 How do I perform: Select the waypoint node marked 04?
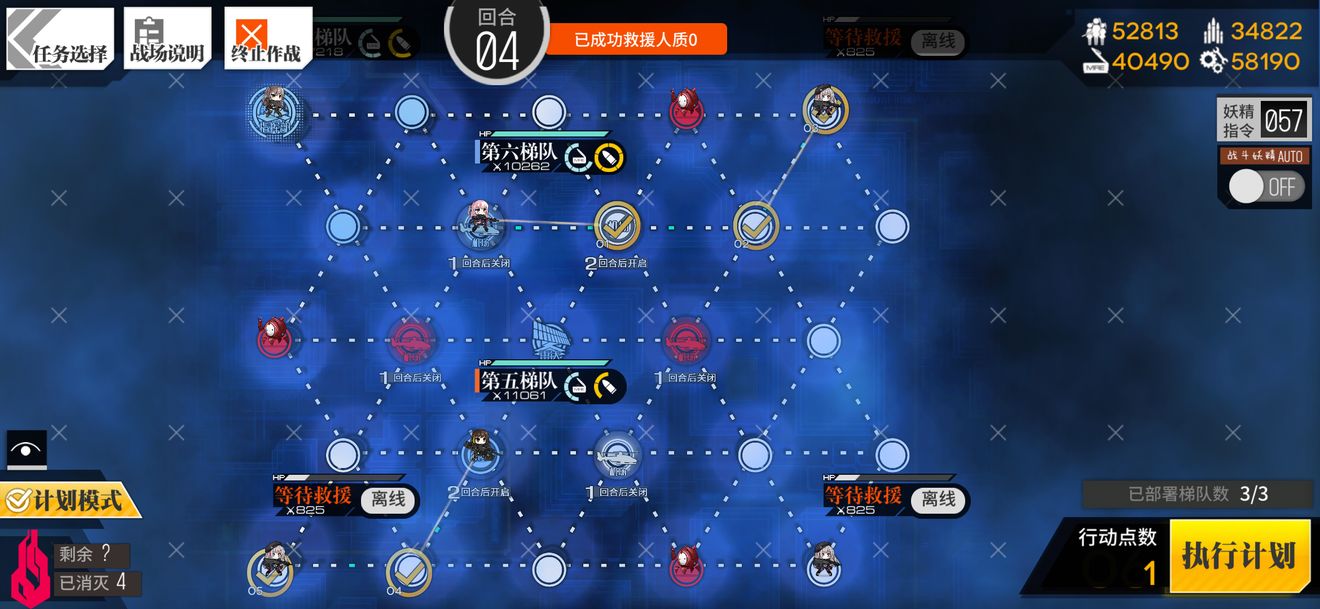coord(408,570)
